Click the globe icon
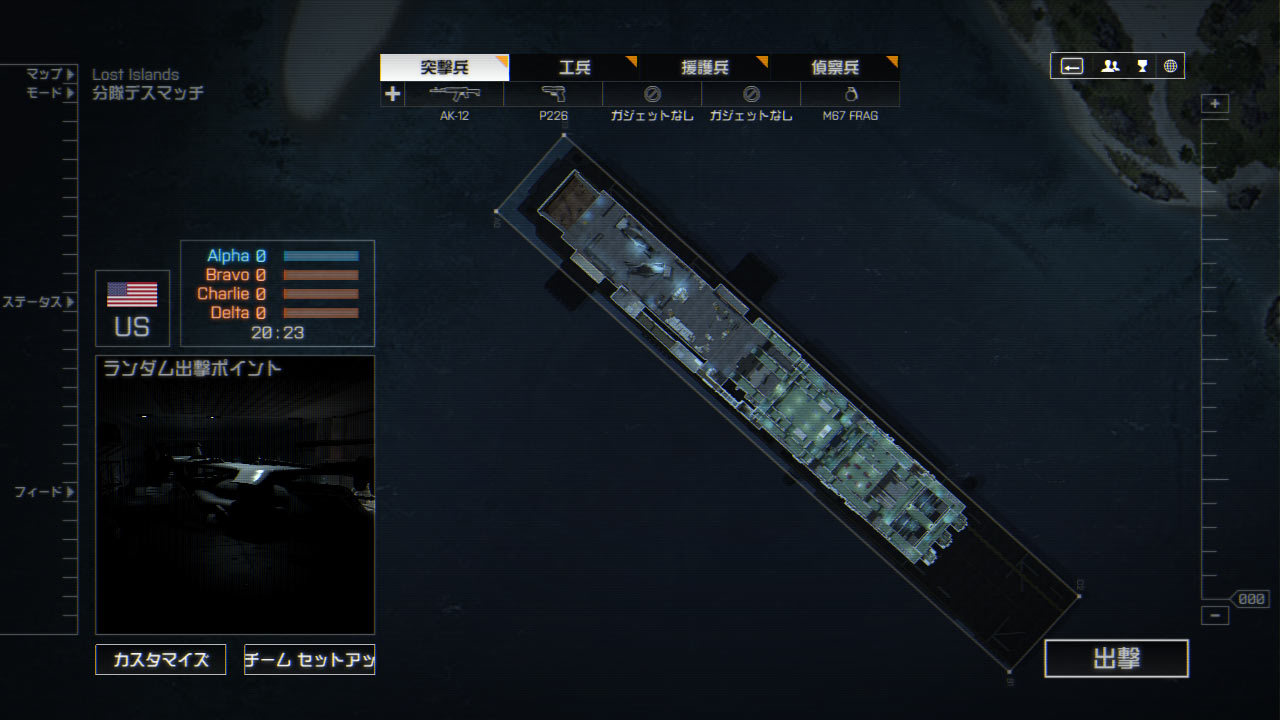This screenshot has height=720, width=1280. pyautogui.click(x=1170, y=66)
